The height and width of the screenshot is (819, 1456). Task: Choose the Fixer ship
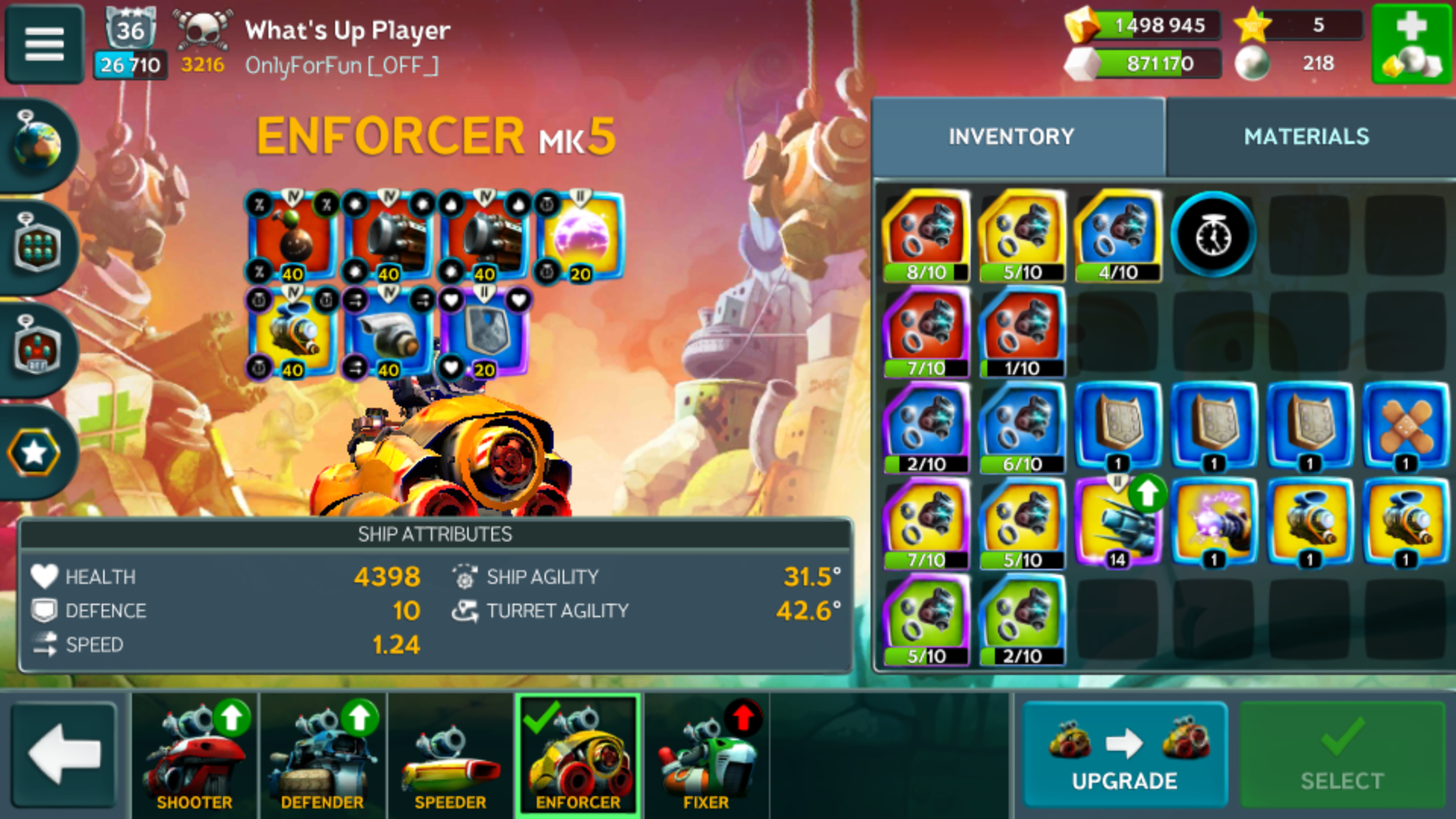pyautogui.click(x=705, y=755)
